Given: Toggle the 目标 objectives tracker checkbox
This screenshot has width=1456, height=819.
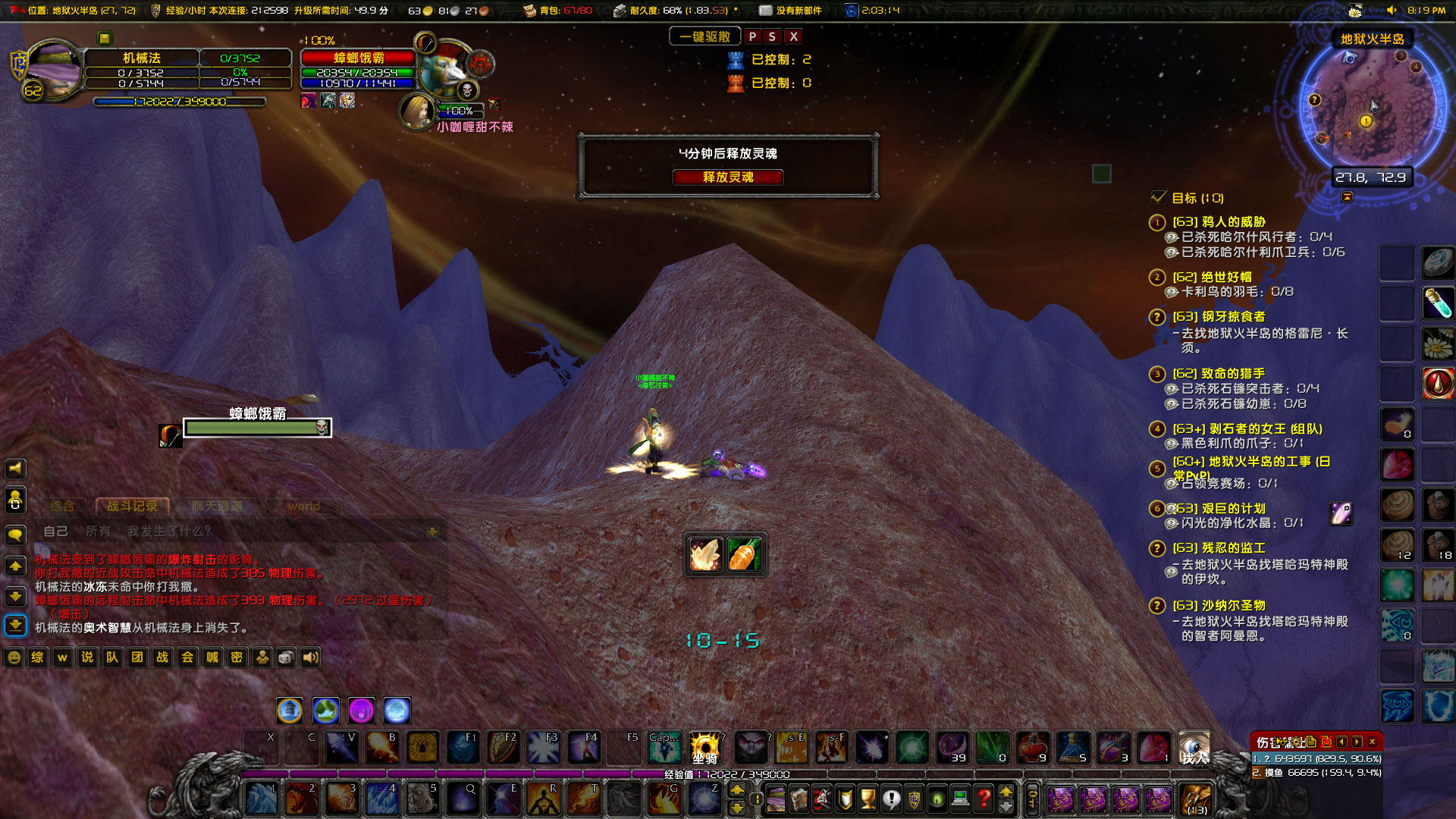Looking at the screenshot, I should [1158, 198].
